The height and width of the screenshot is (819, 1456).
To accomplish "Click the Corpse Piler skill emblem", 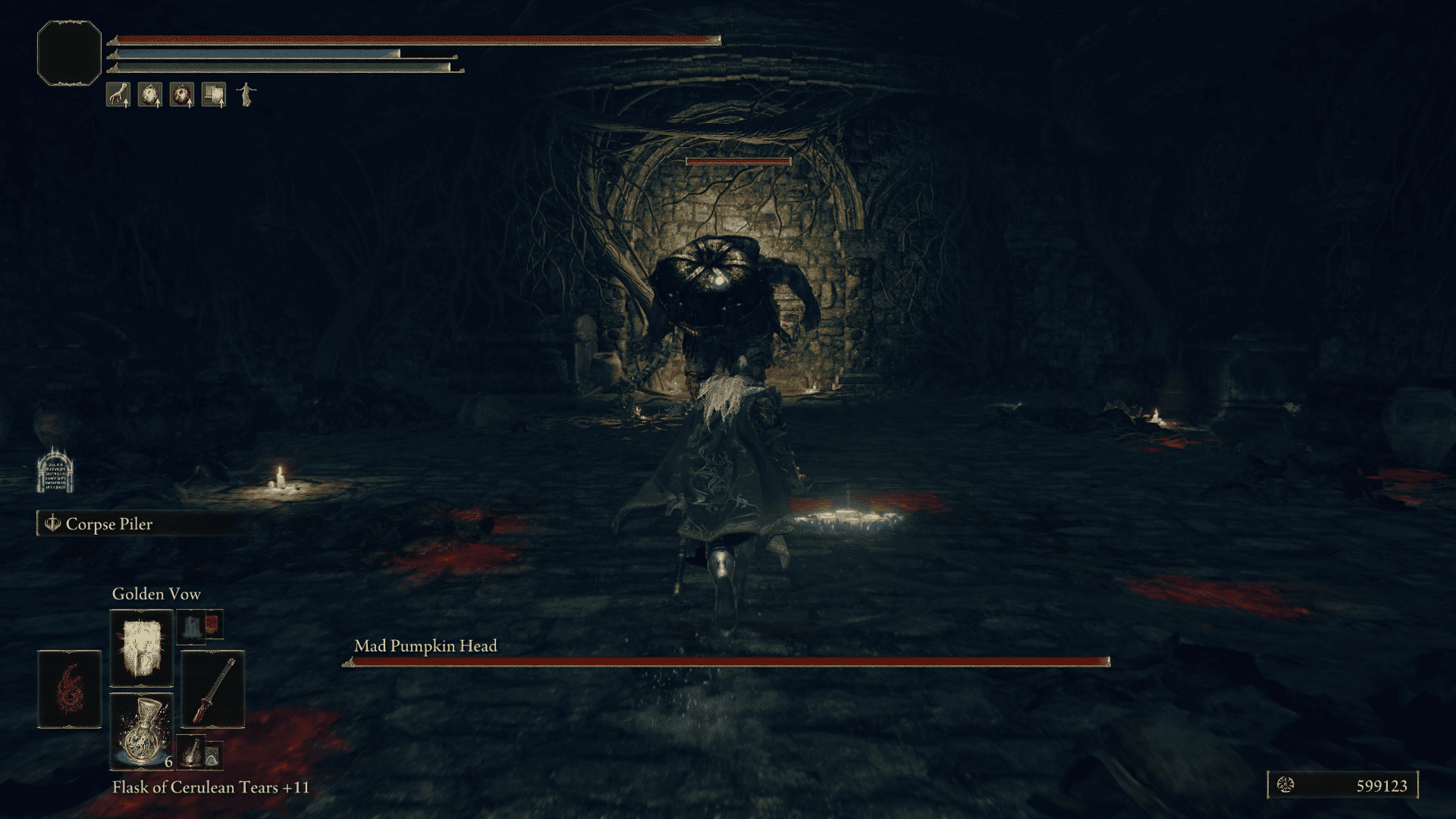I will tap(52, 524).
